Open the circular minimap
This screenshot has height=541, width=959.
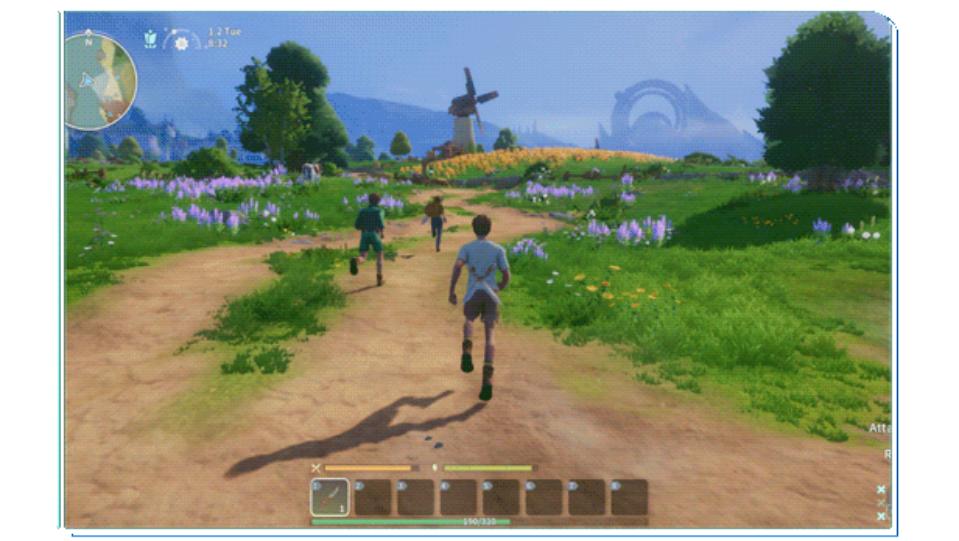coord(100,82)
